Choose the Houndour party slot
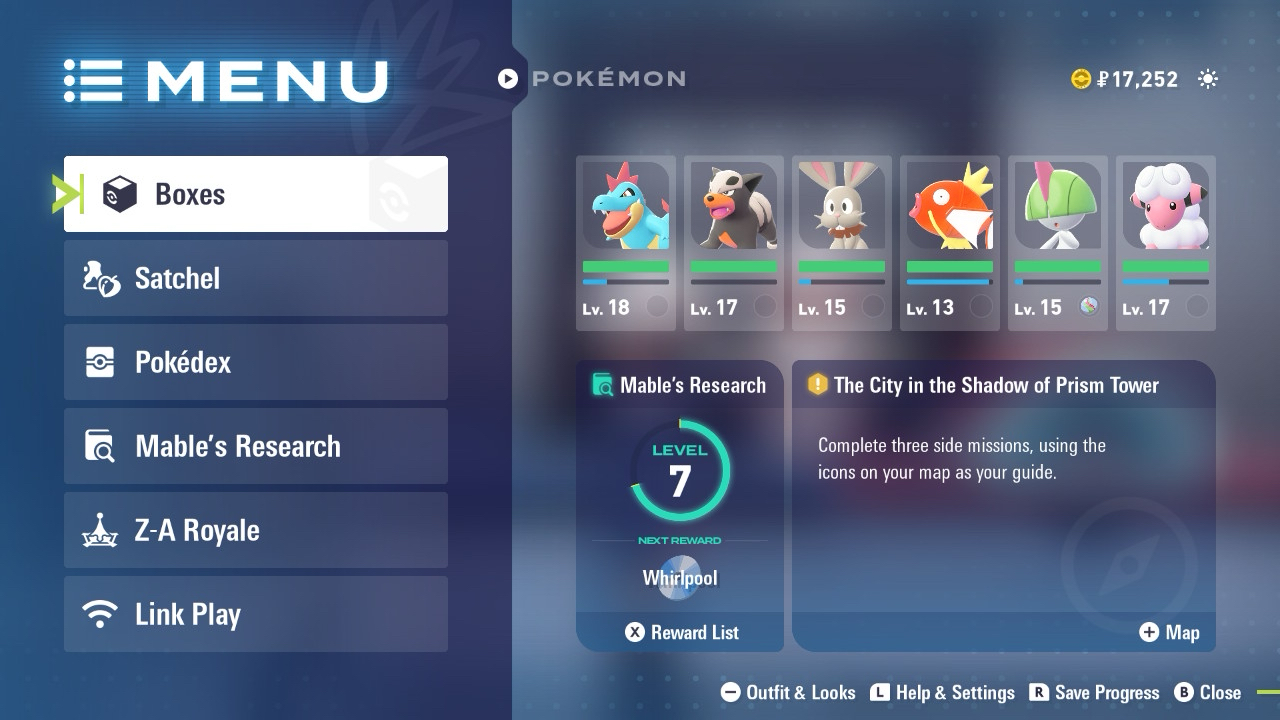Viewport: 1280px width, 720px height. (x=734, y=243)
